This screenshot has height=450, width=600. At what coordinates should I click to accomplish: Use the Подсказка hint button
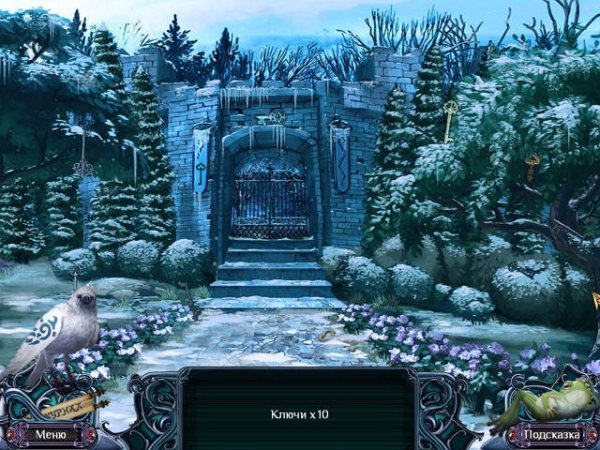(x=547, y=434)
